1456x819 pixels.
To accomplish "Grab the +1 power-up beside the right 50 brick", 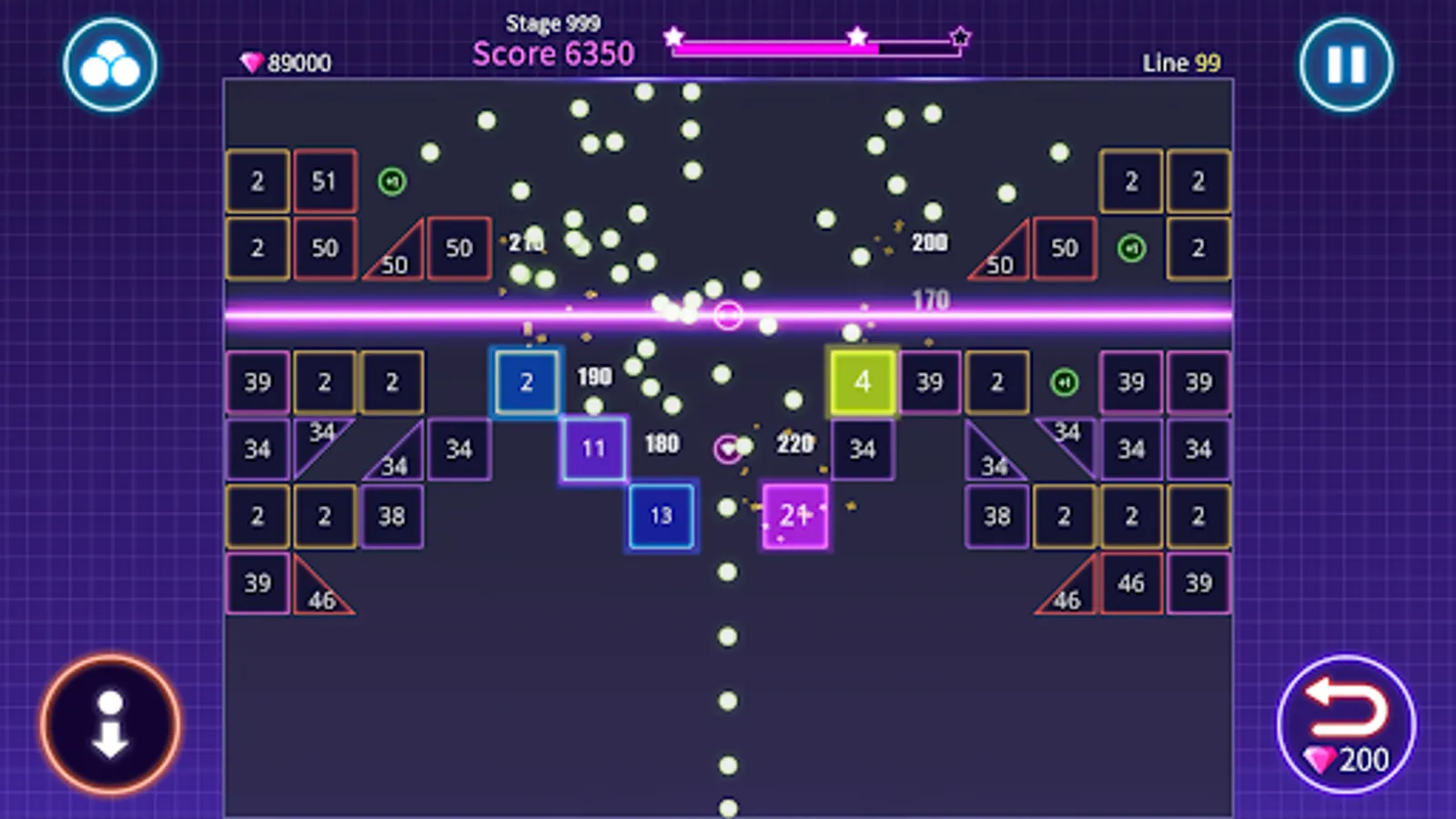I will coord(1131,248).
